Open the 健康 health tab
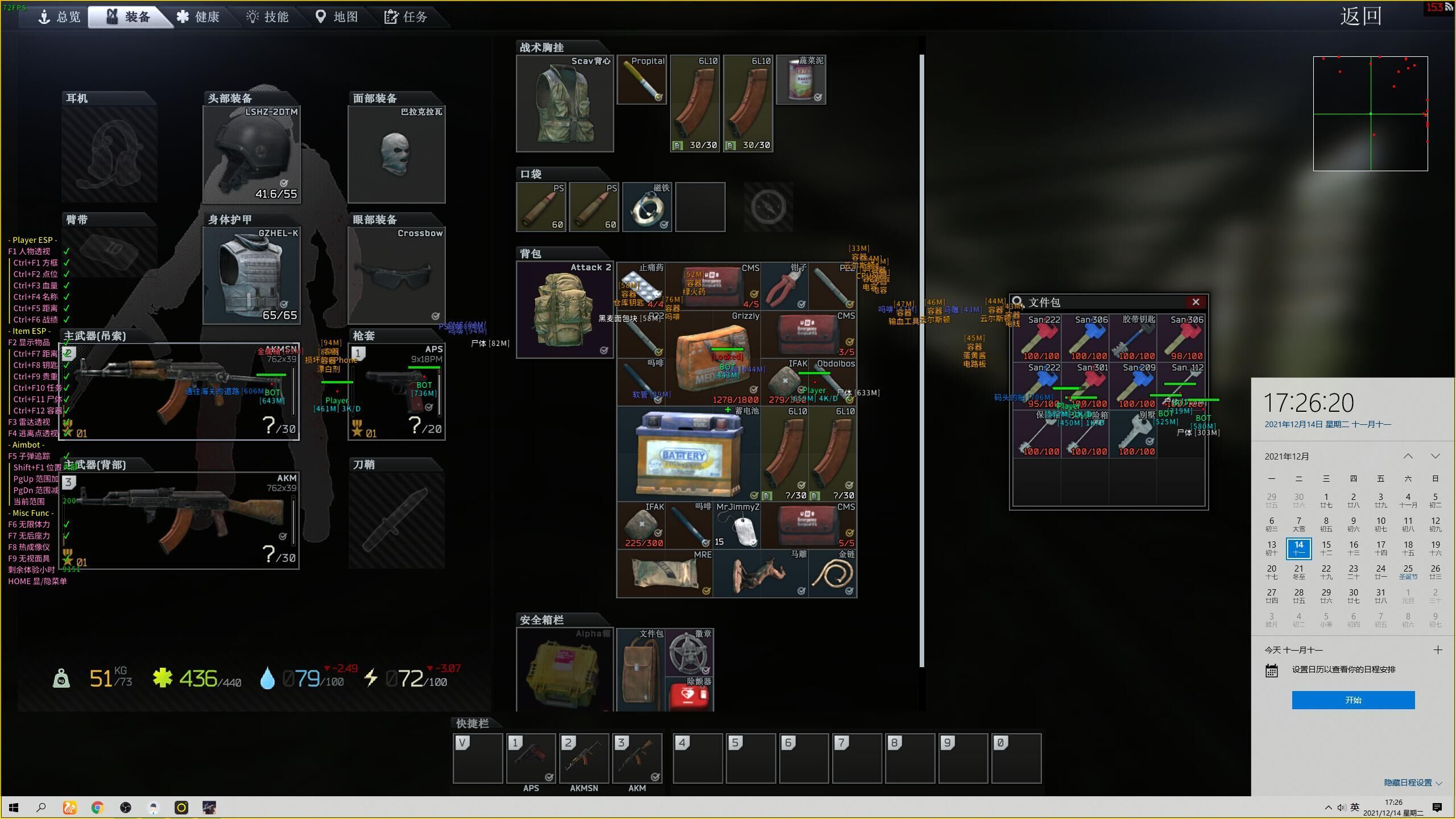This screenshot has width=1456, height=819. point(198,16)
